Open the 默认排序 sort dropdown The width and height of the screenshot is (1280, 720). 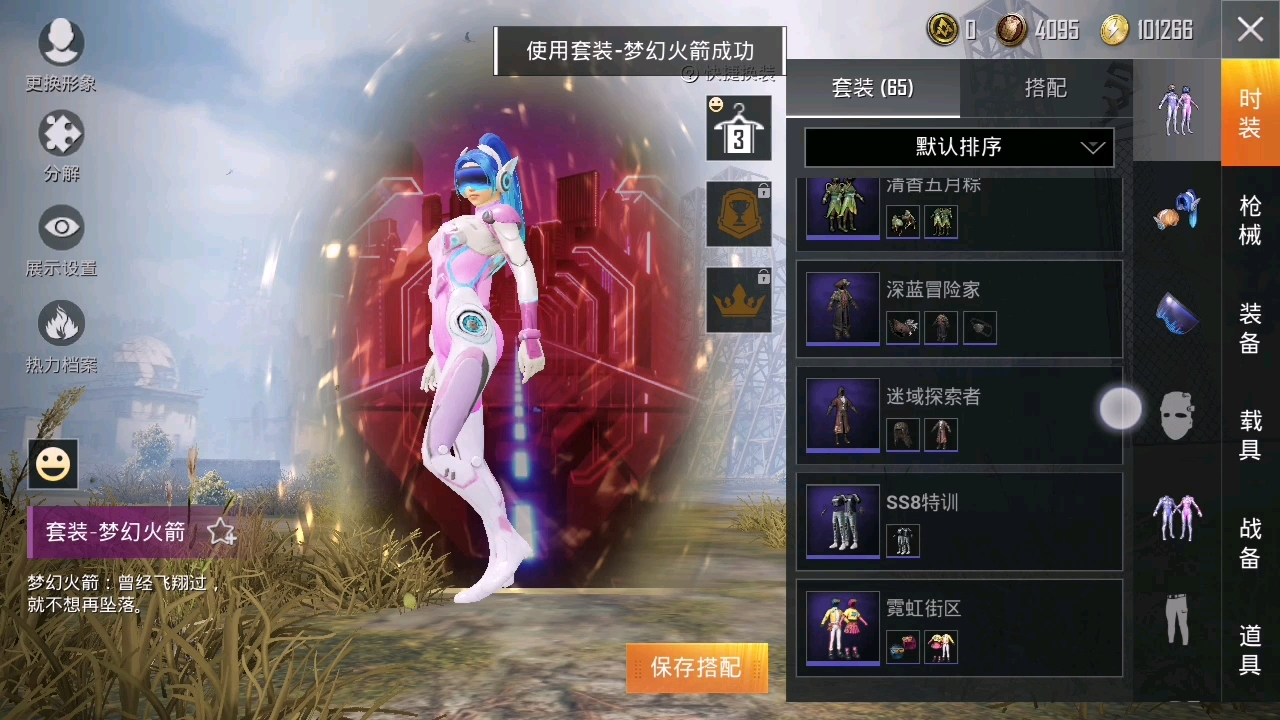(x=958, y=147)
